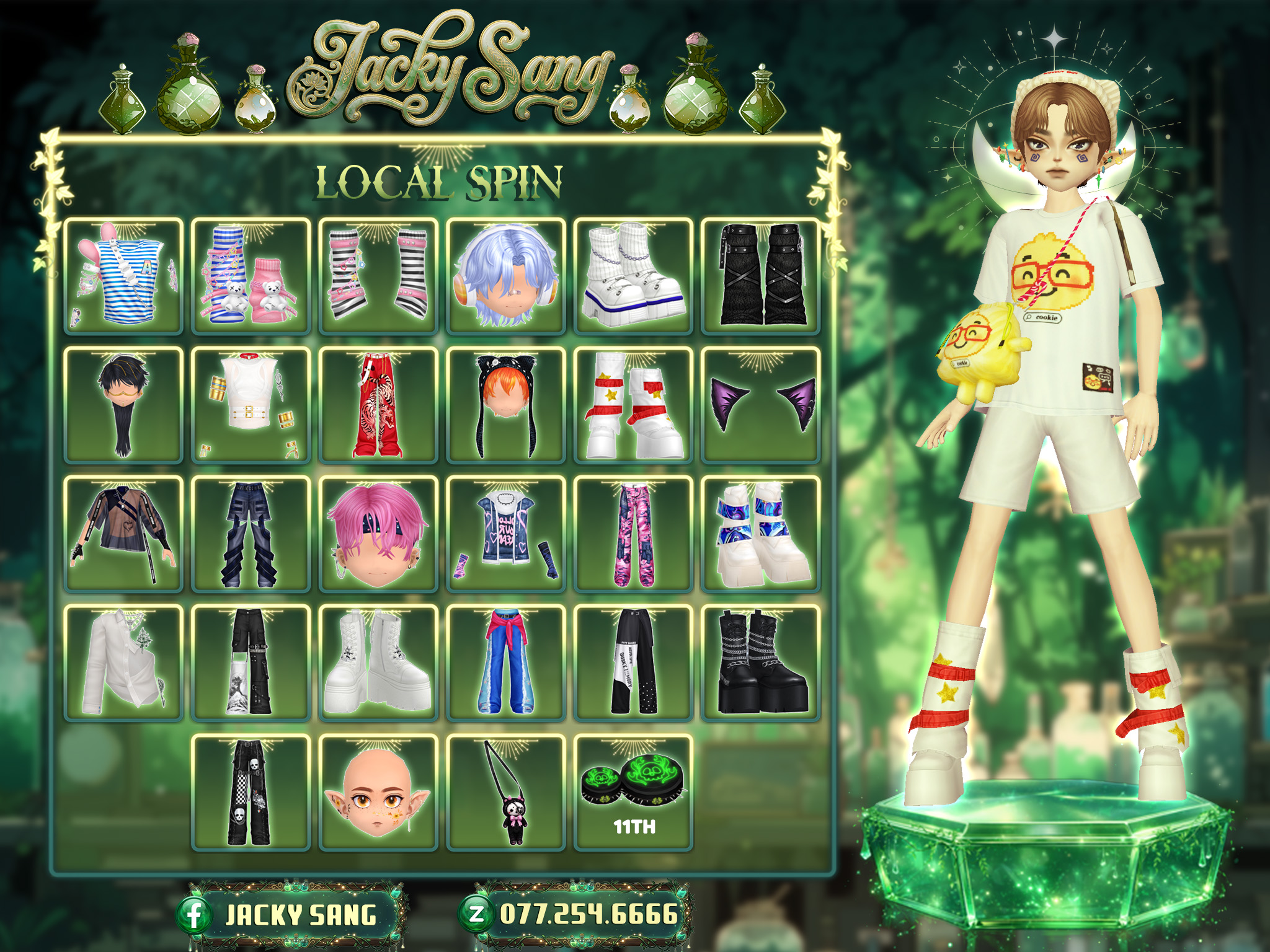Select the pink camo pants tile

click(x=633, y=534)
